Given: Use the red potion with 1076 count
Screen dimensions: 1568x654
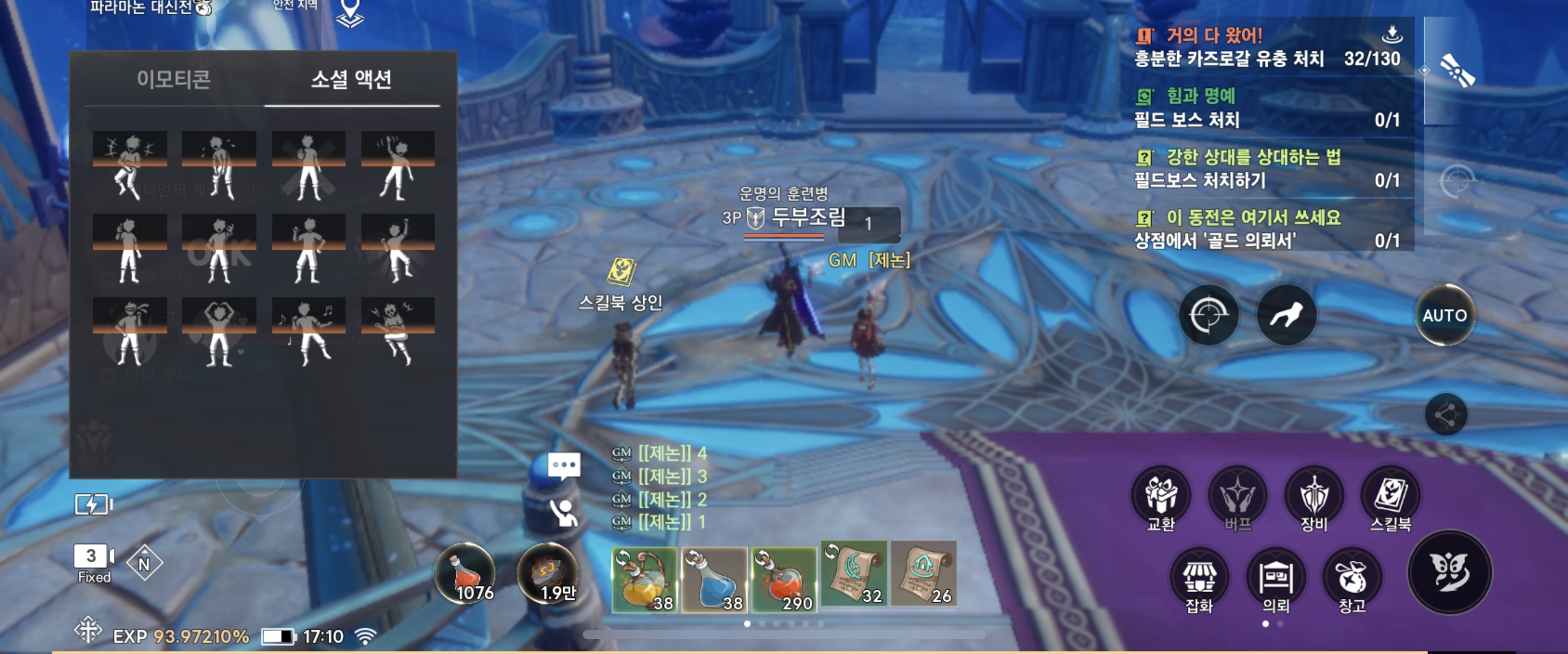Looking at the screenshot, I should (x=466, y=574).
